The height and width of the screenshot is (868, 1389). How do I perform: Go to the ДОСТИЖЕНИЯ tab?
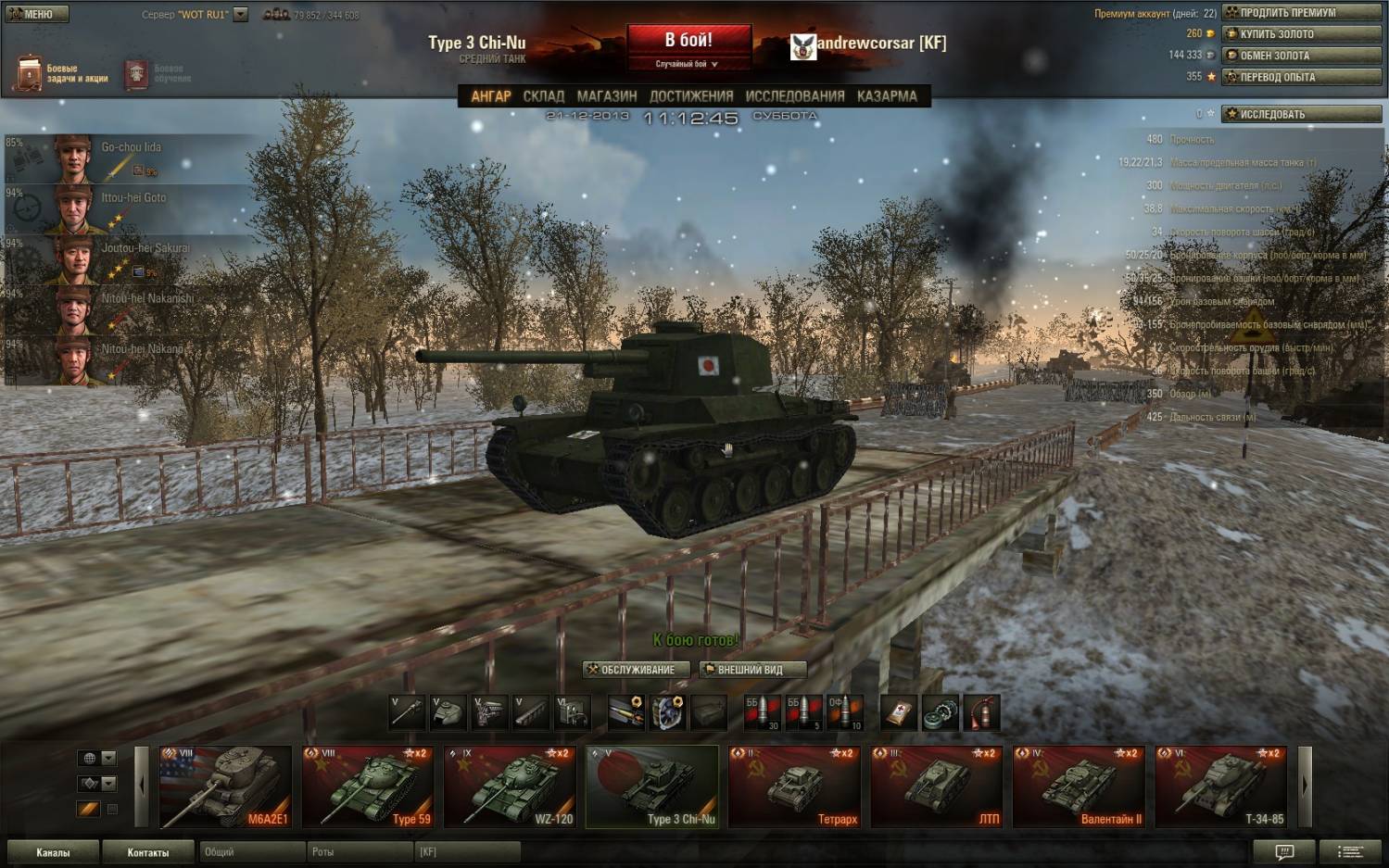(691, 96)
